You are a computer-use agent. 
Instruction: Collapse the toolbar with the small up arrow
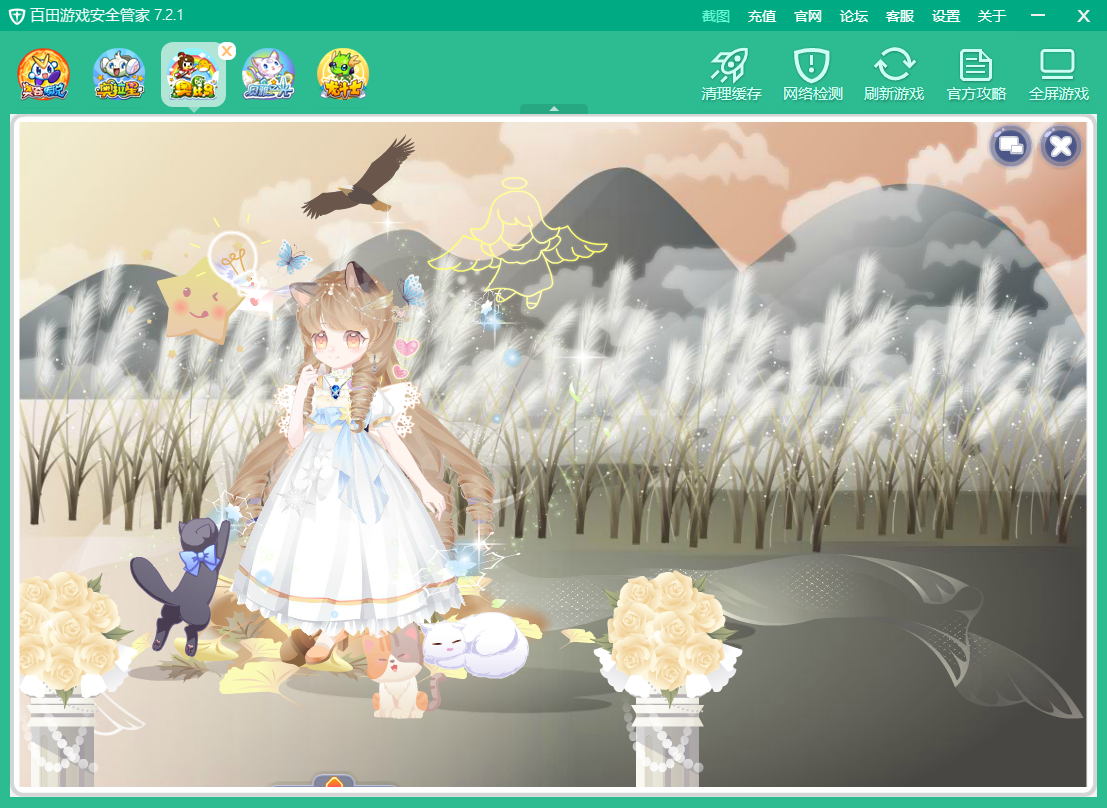pyautogui.click(x=553, y=108)
